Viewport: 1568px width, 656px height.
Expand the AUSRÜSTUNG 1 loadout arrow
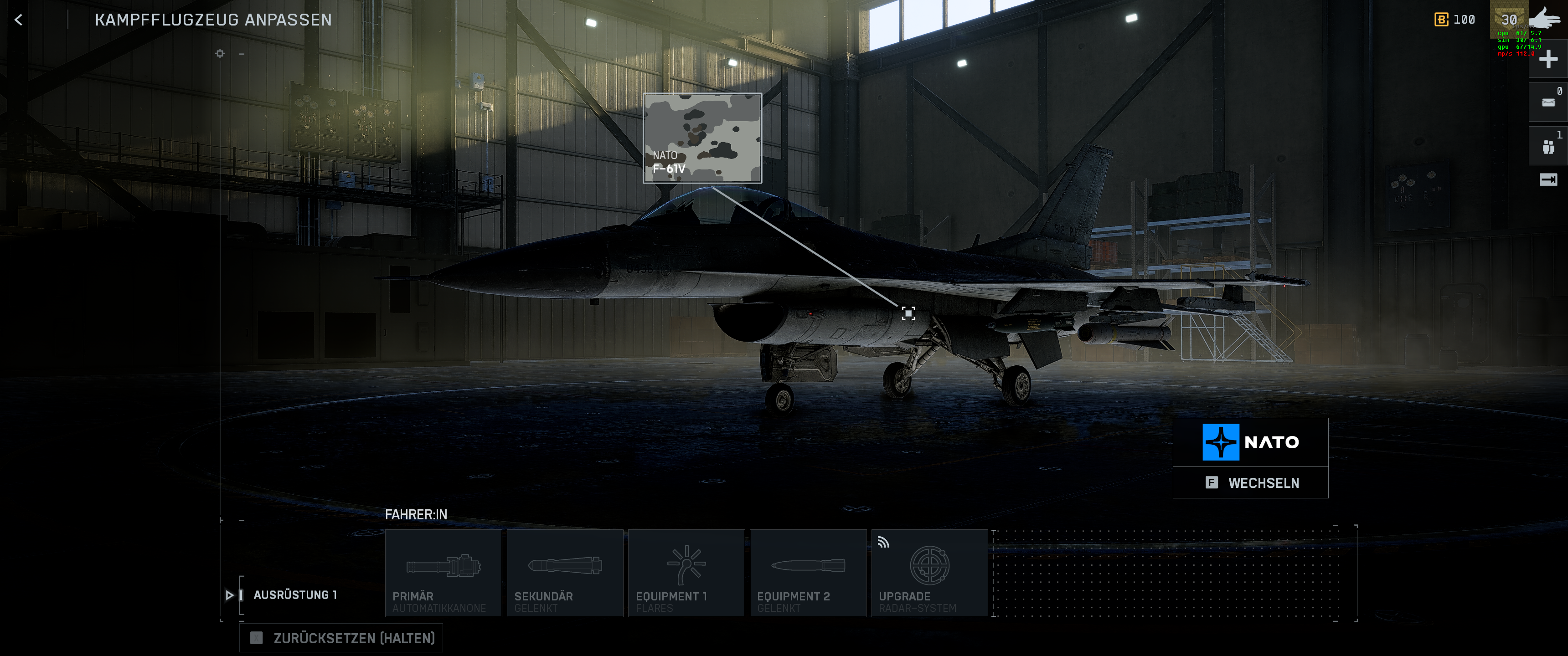coord(230,595)
